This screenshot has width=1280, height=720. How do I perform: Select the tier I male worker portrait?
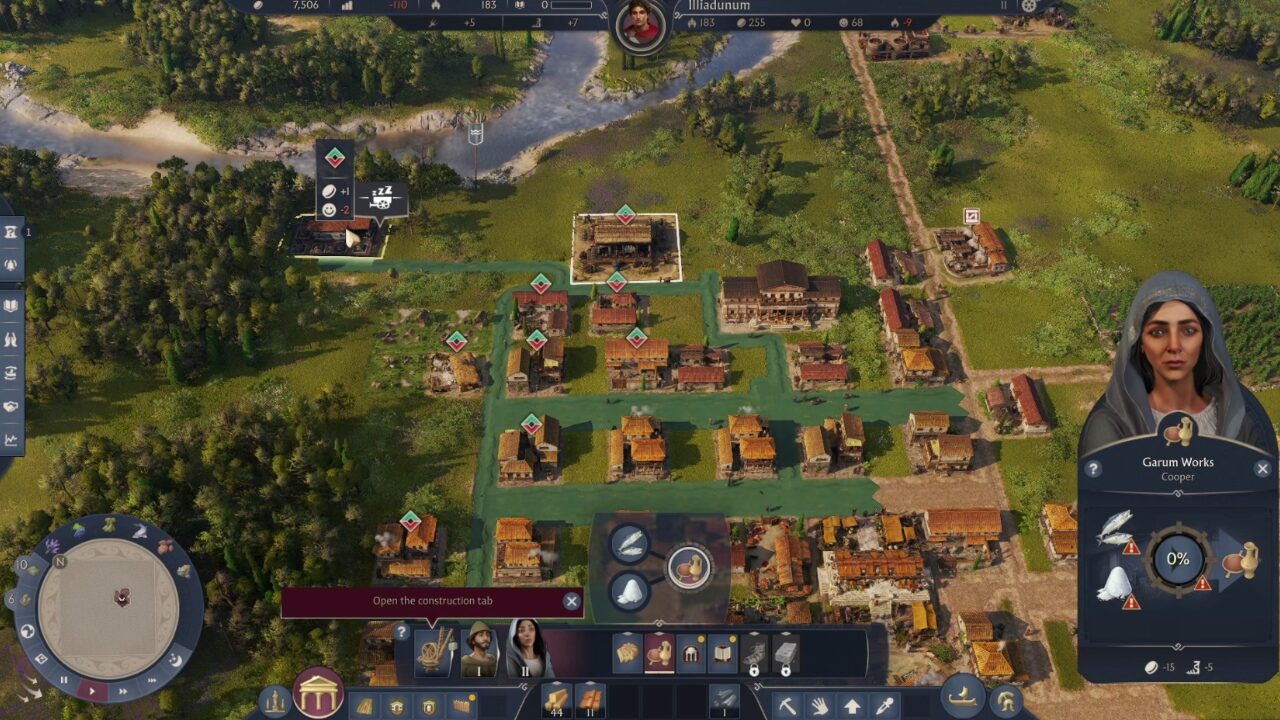tap(479, 650)
